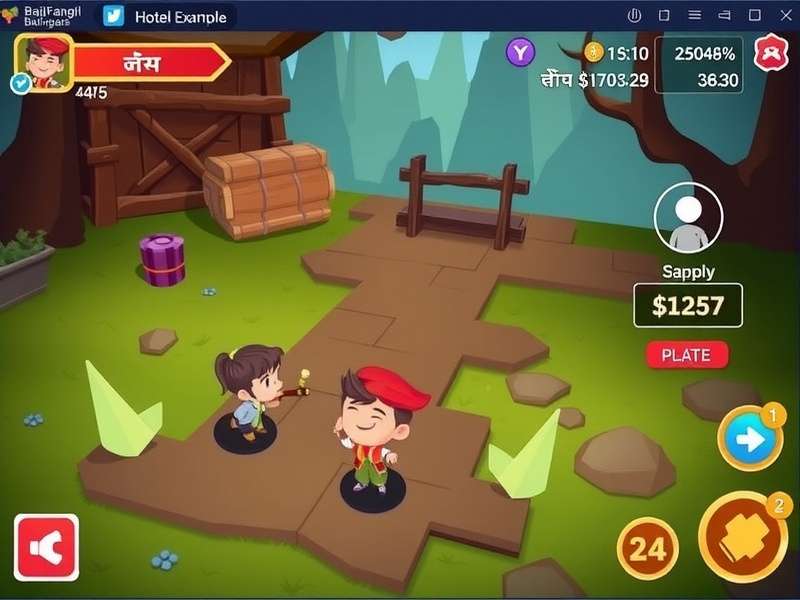Select the Sapply profile silhouette
The image size is (800, 600).
coord(688,221)
